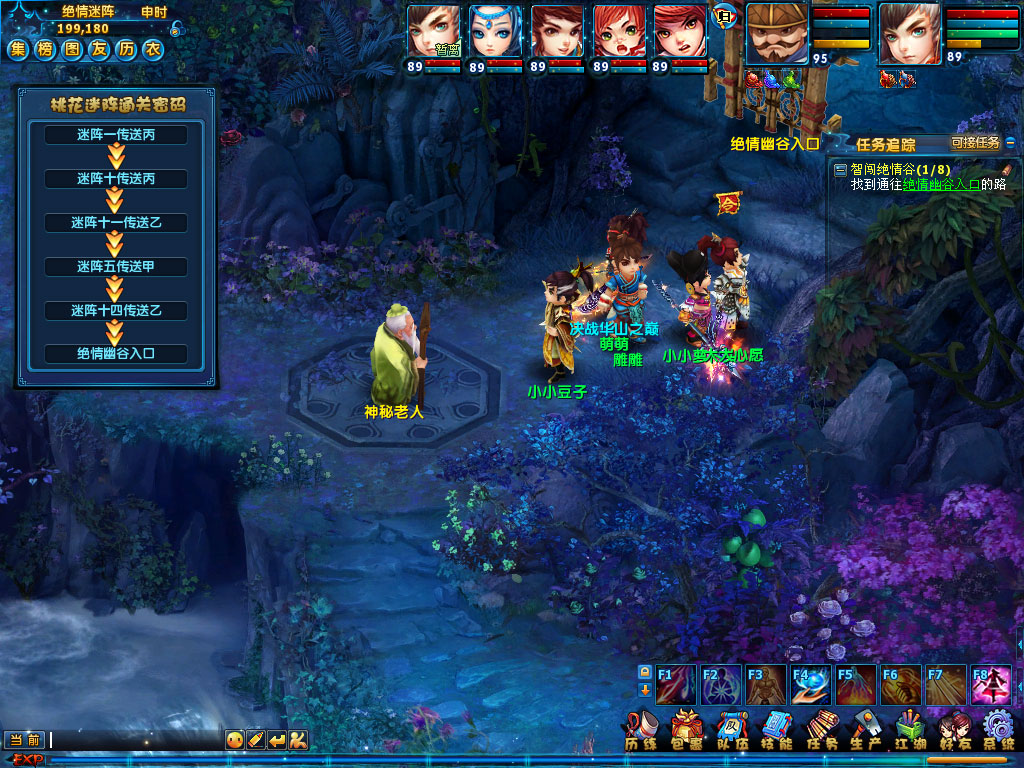Image resolution: width=1024 pixels, height=768 pixels.
Task: Open the 任务 quest scroll menu
Action: [x=821, y=728]
